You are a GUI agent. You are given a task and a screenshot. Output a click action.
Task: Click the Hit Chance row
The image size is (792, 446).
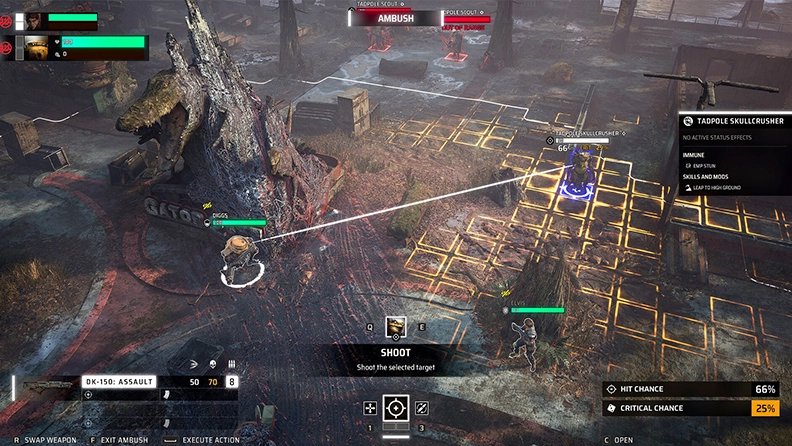(690, 389)
